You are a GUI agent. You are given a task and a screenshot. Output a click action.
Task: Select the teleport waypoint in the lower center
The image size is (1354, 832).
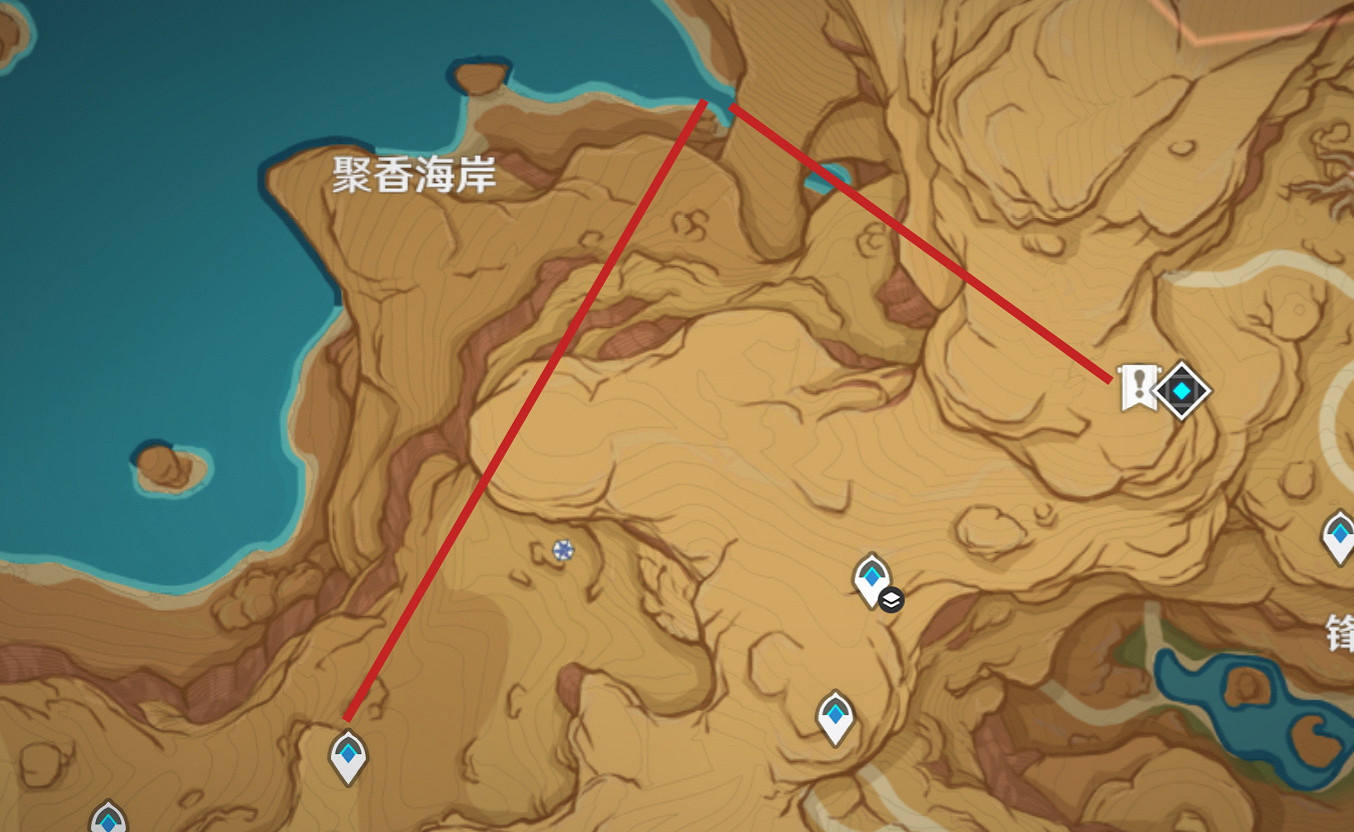coord(833,714)
